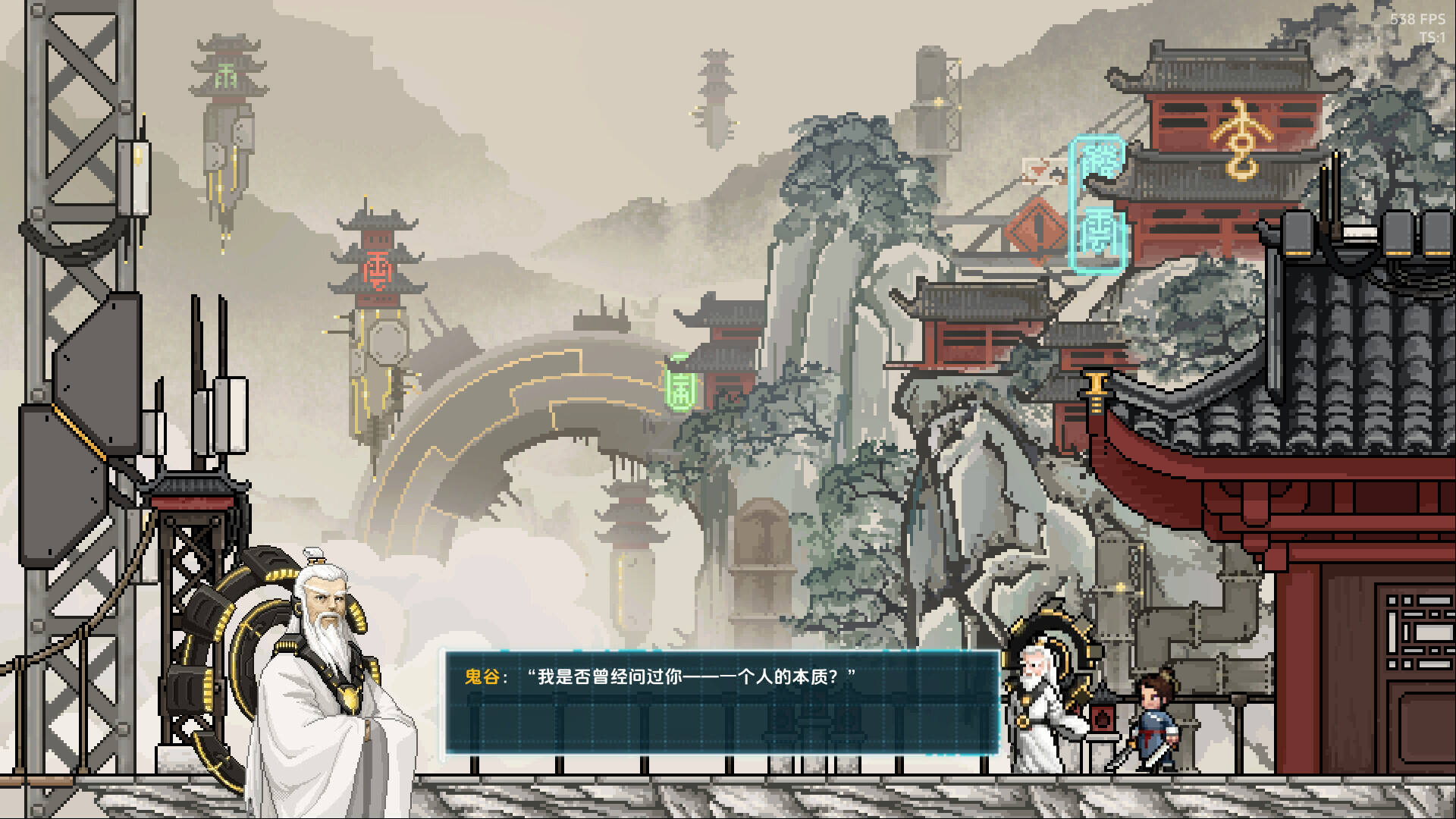Click the arrow marker left of the cyan signboard

coord(1040,172)
